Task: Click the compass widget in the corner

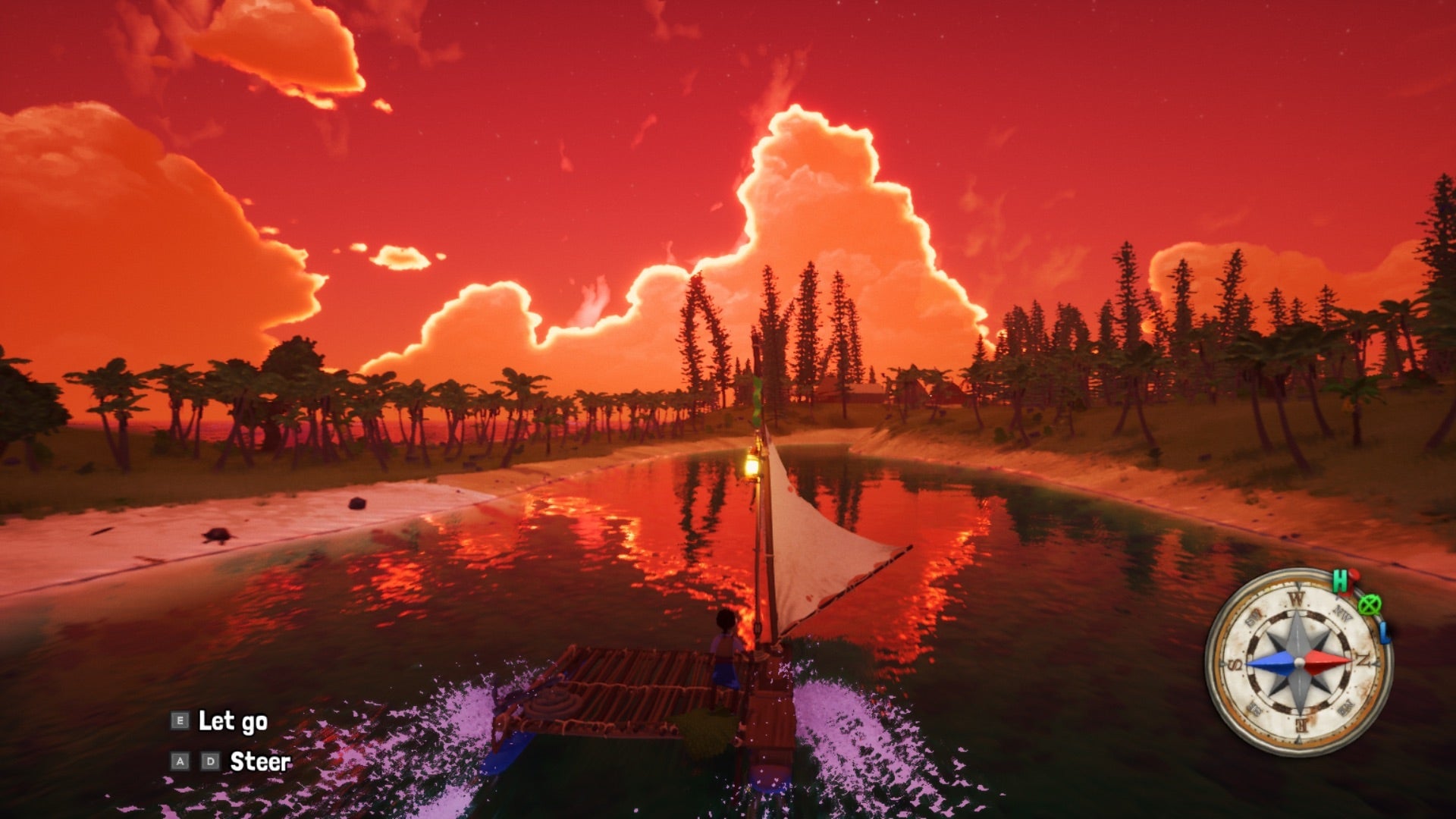Action: pyautogui.click(x=1298, y=661)
